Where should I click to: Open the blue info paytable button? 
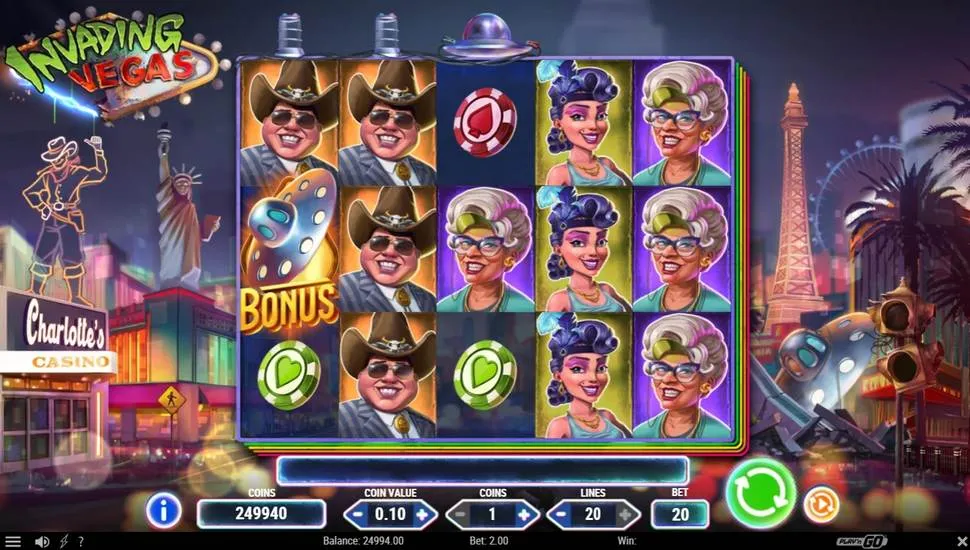[x=163, y=510]
